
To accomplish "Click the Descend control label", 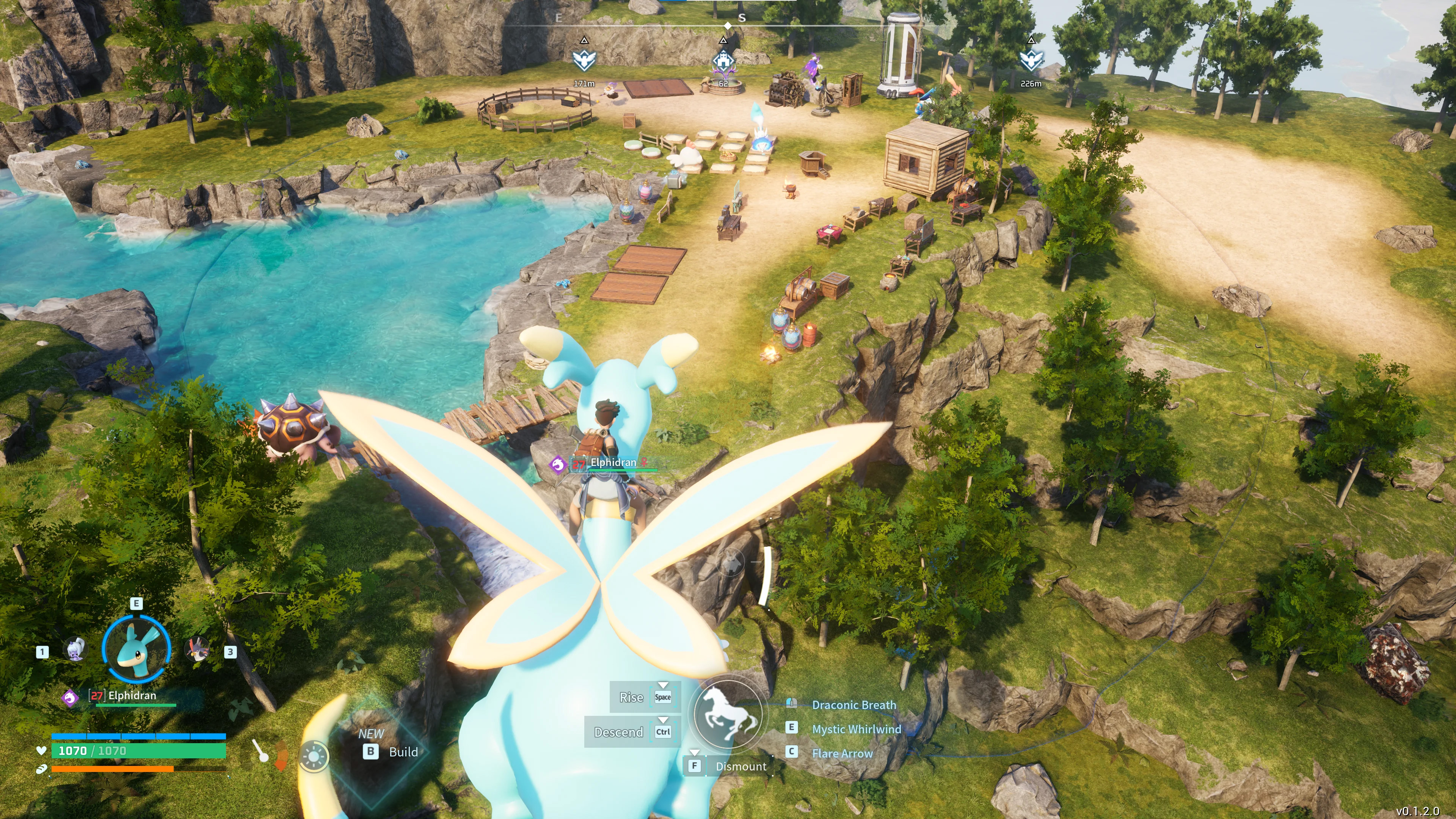I will click(618, 733).
